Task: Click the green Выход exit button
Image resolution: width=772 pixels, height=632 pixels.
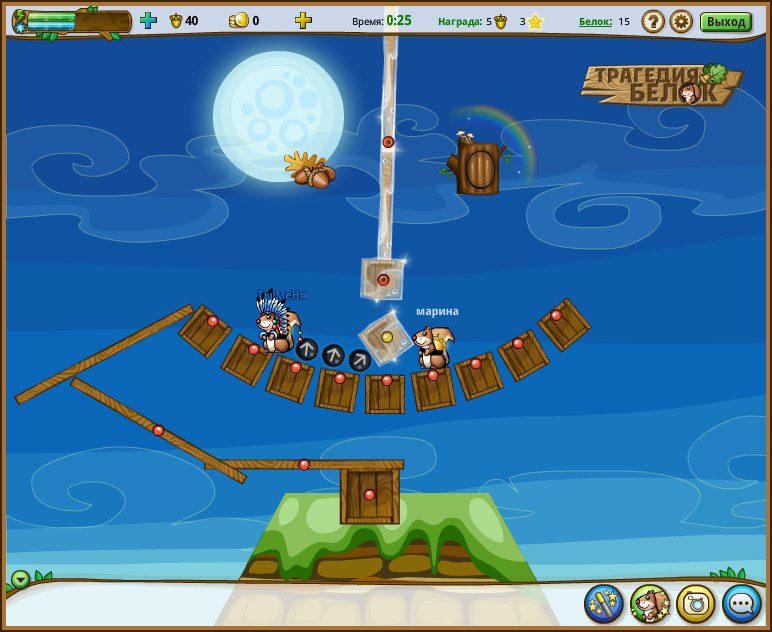Action: point(725,21)
